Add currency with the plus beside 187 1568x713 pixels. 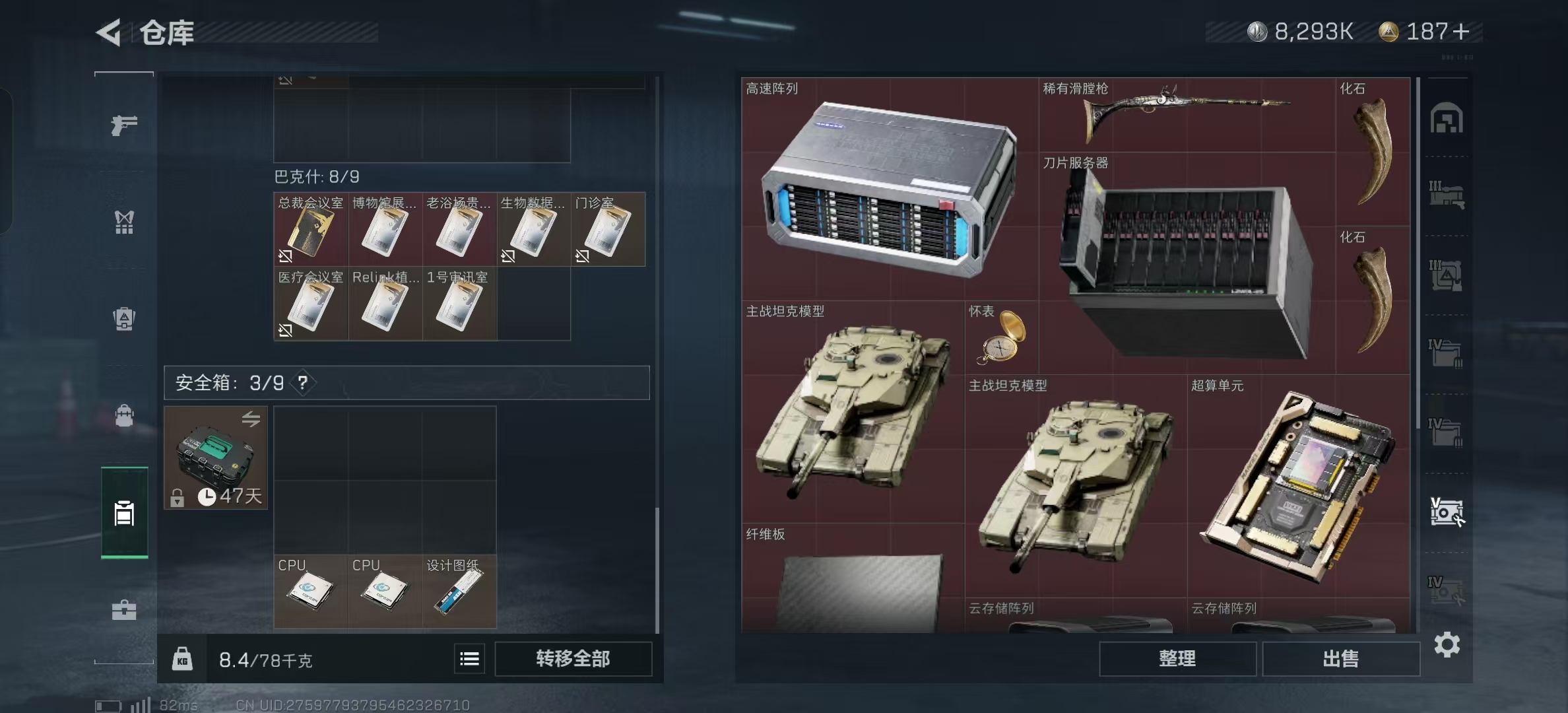coord(1461,32)
